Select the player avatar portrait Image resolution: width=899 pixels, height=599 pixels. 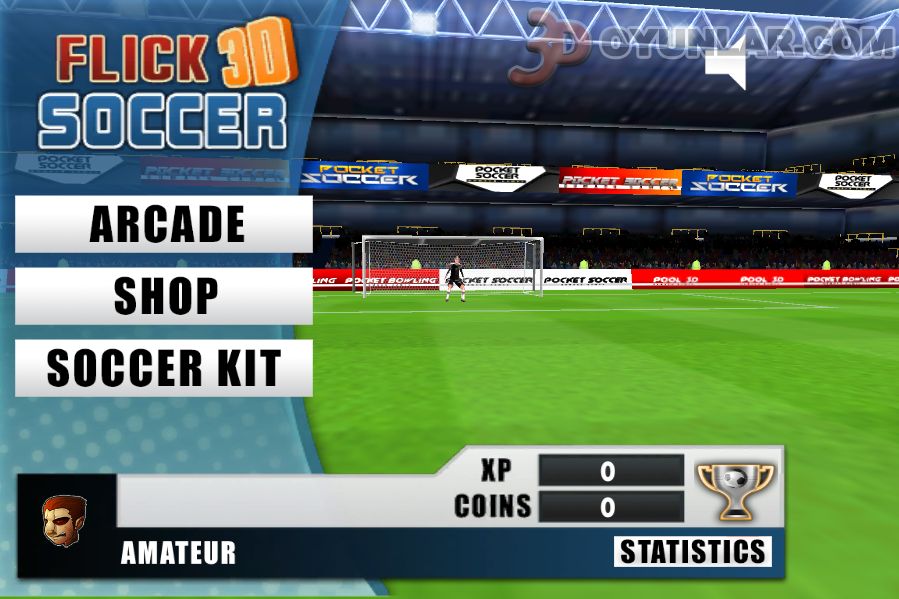[x=64, y=521]
